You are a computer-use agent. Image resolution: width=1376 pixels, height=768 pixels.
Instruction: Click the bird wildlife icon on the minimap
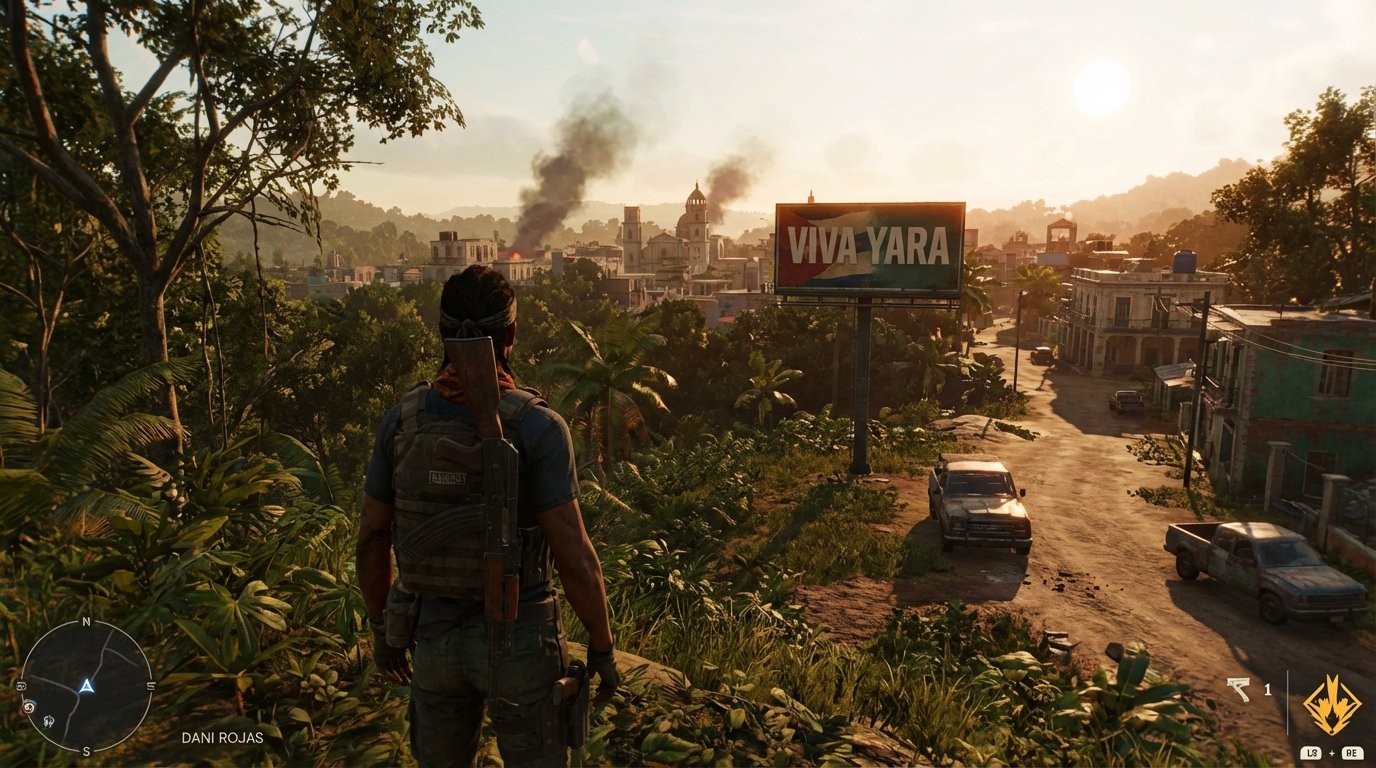click(49, 721)
